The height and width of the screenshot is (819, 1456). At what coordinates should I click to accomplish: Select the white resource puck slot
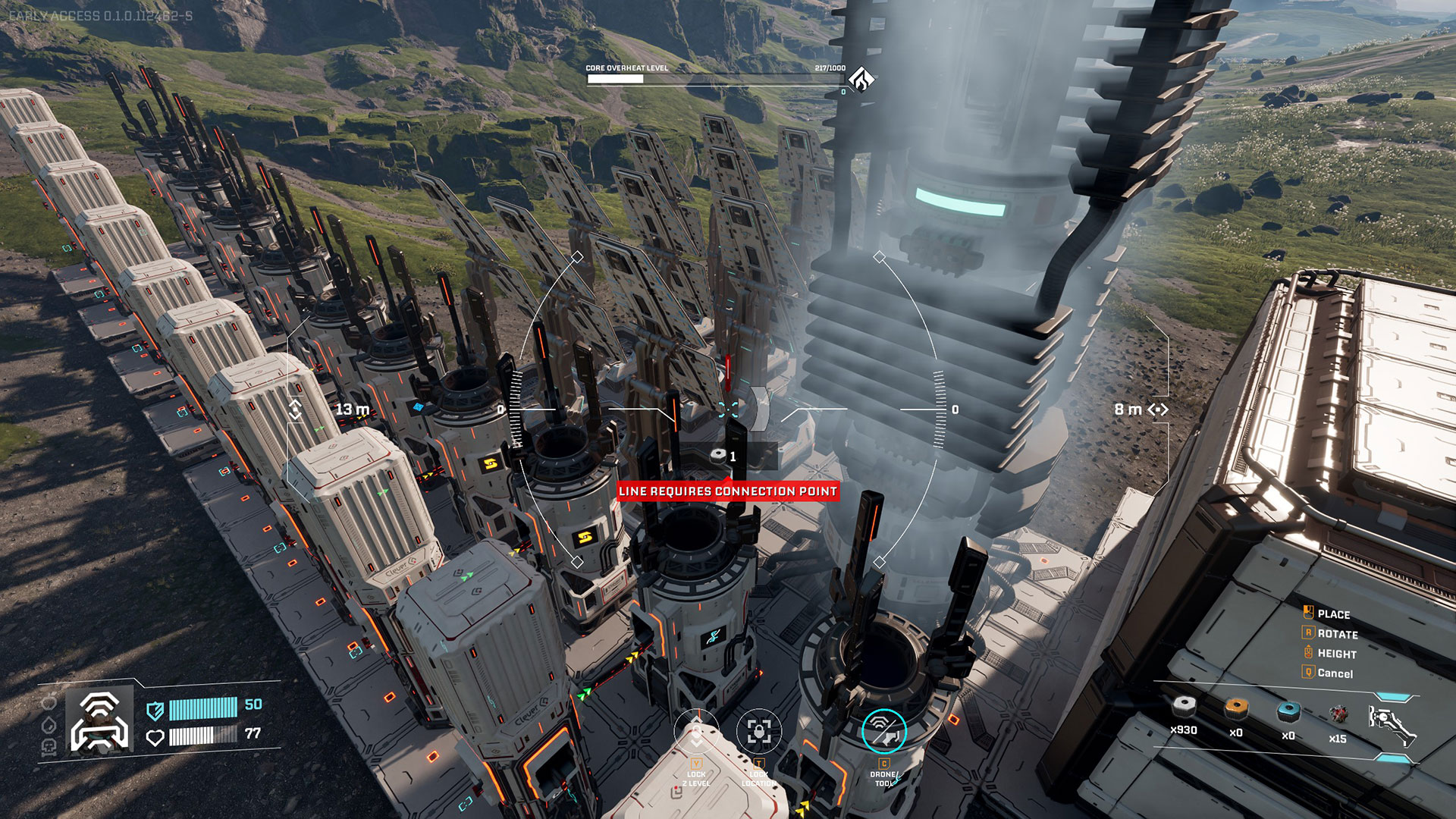tap(1184, 708)
